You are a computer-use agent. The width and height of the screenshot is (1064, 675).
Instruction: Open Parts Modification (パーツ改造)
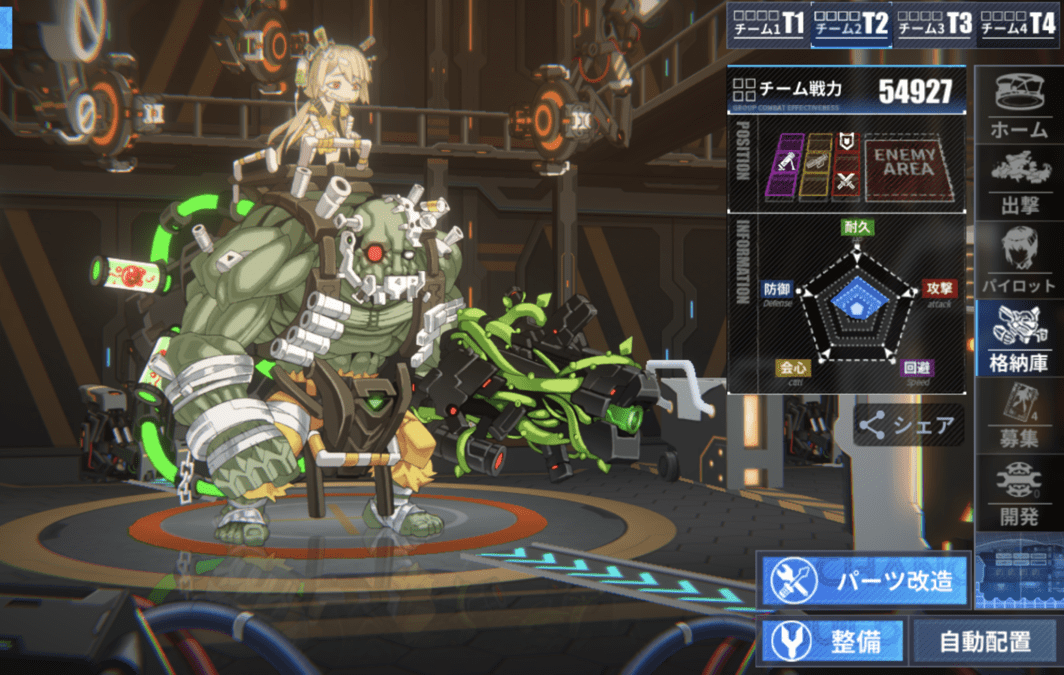[865, 581]
